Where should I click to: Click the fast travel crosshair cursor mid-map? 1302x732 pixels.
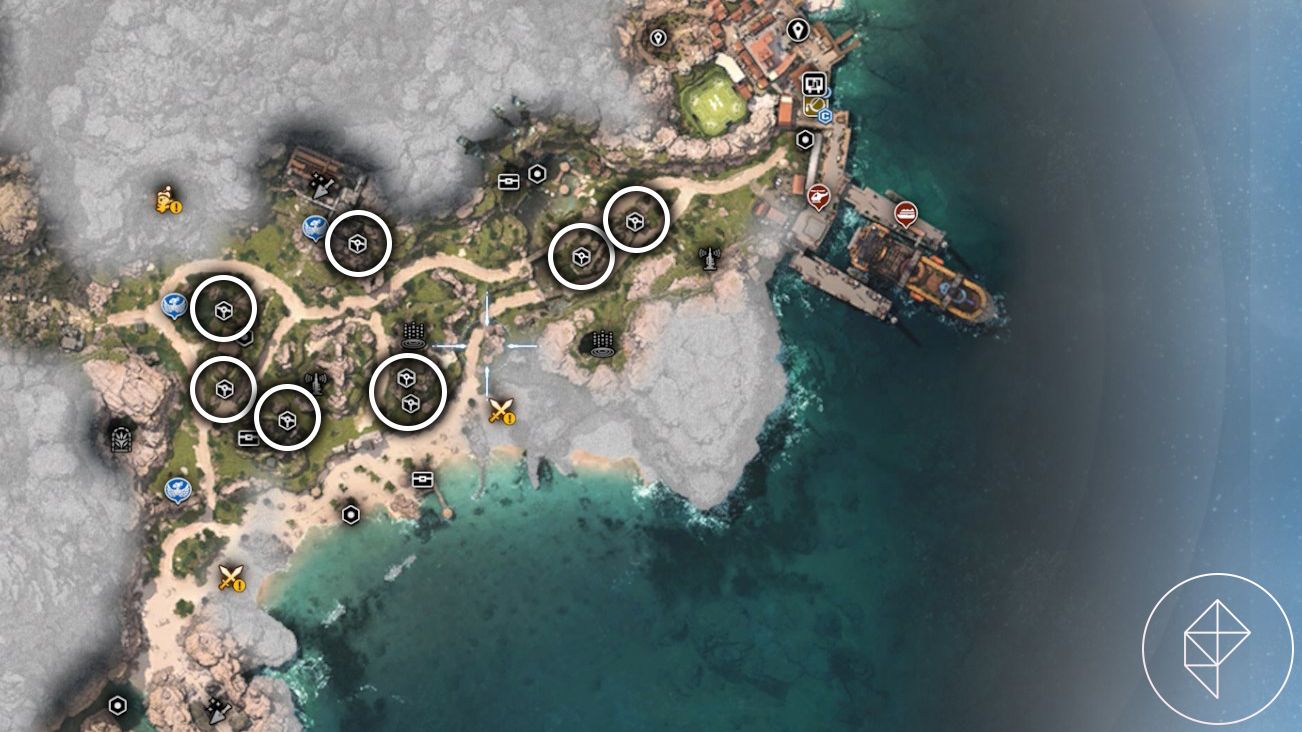coord(488,345)
